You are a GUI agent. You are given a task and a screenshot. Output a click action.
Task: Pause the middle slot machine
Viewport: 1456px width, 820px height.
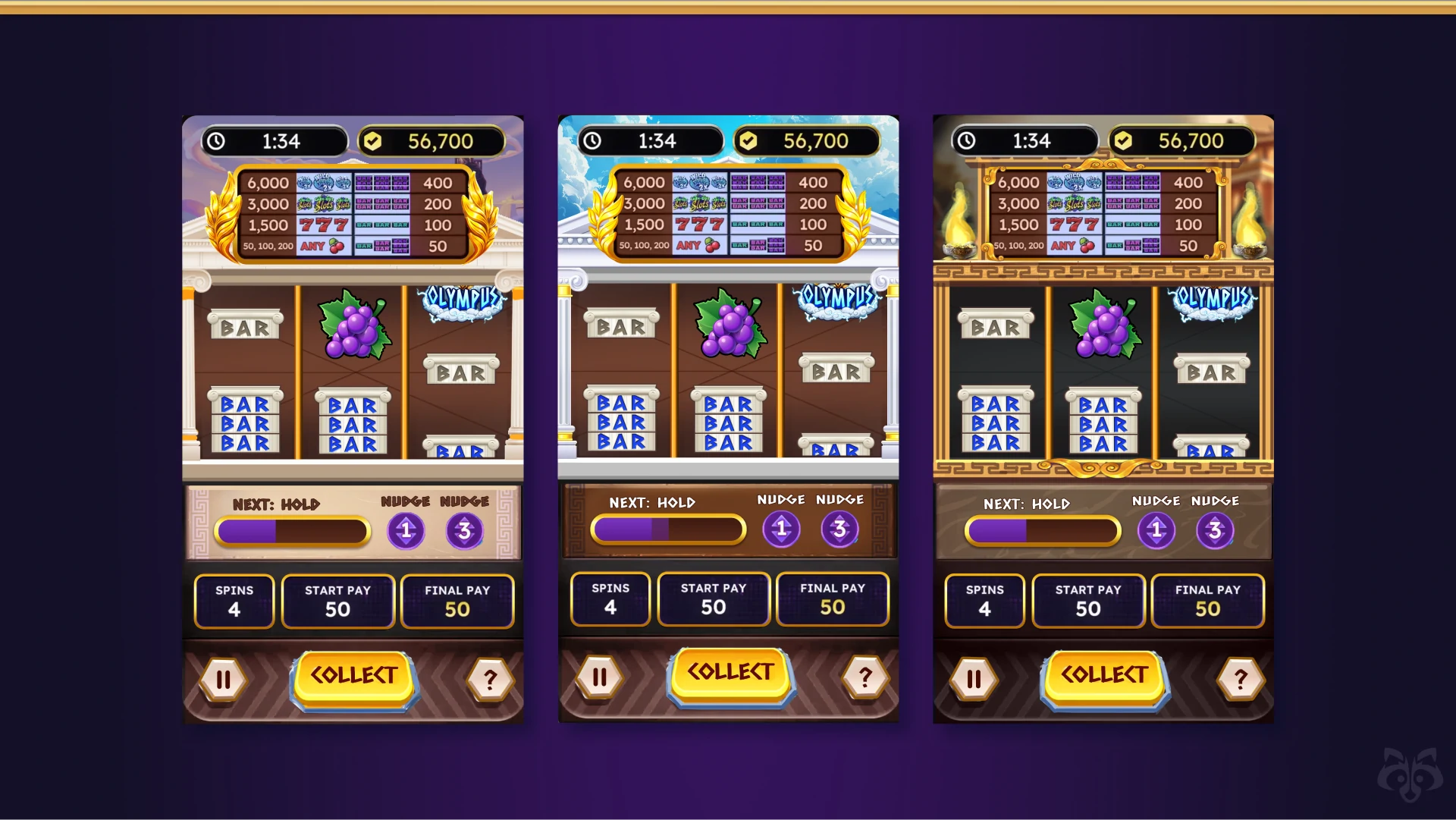[598, 675]
